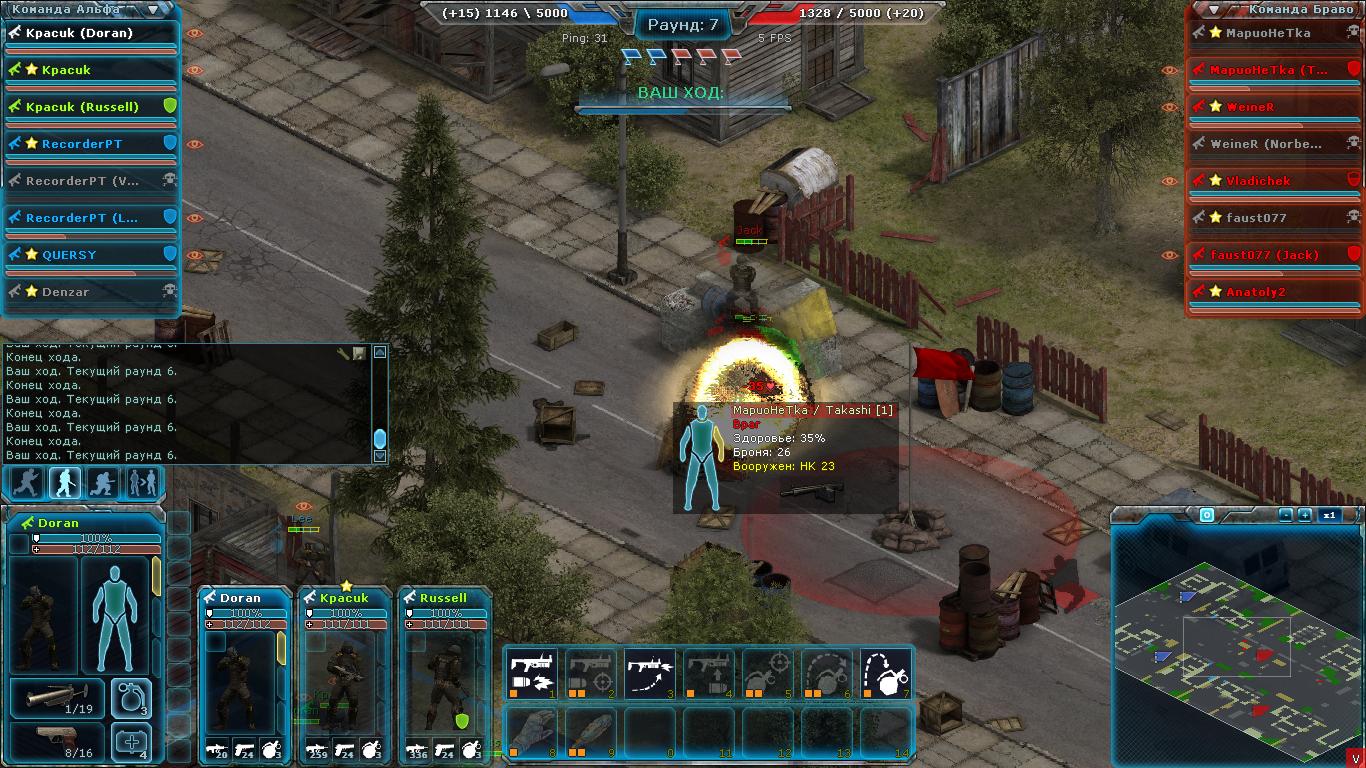This screenshot has width=1366, height=768.
Task: Use the glove item in slot 8
Action: [532, 732]
